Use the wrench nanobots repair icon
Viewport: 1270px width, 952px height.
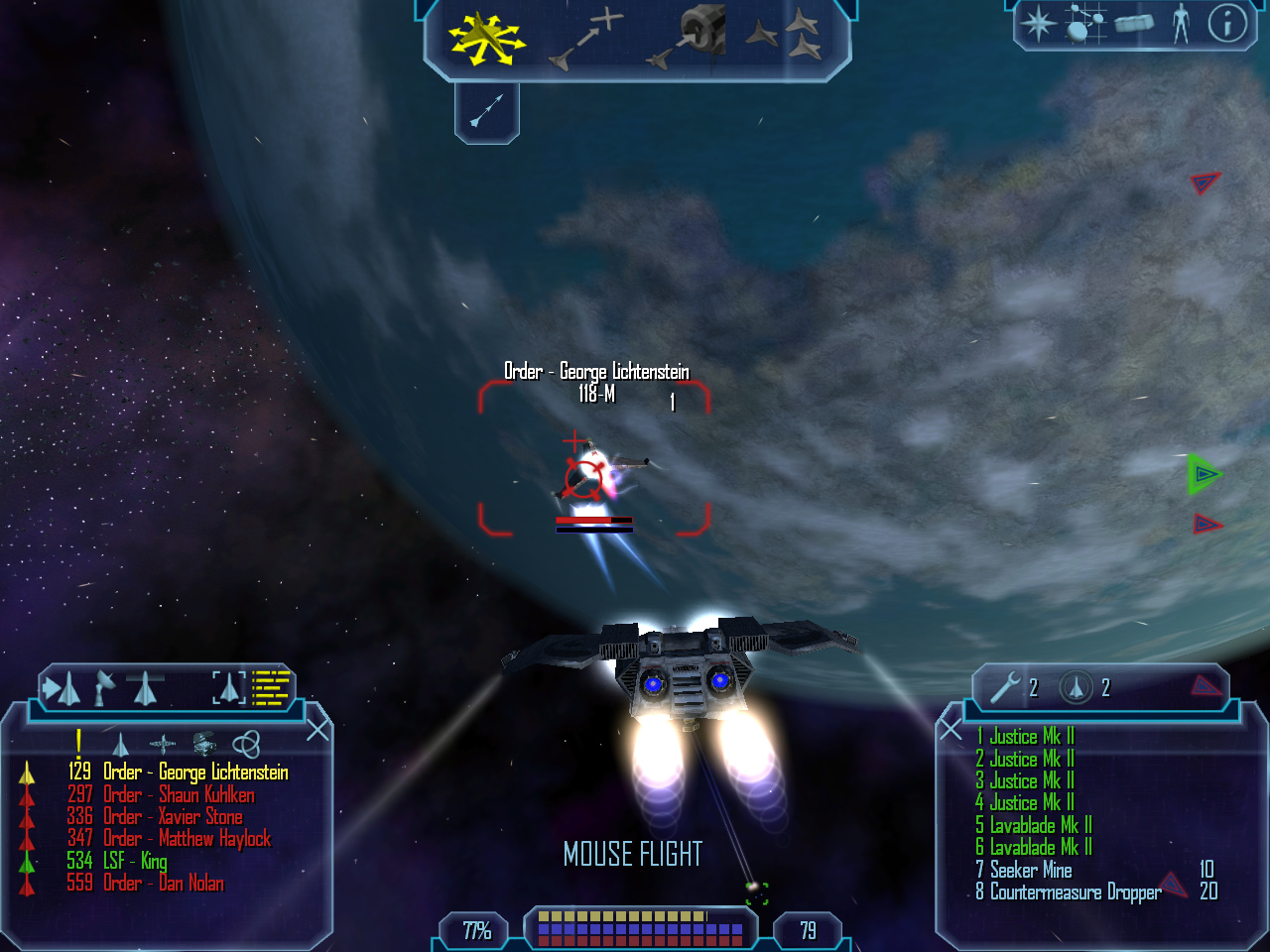coord(1006,687)
